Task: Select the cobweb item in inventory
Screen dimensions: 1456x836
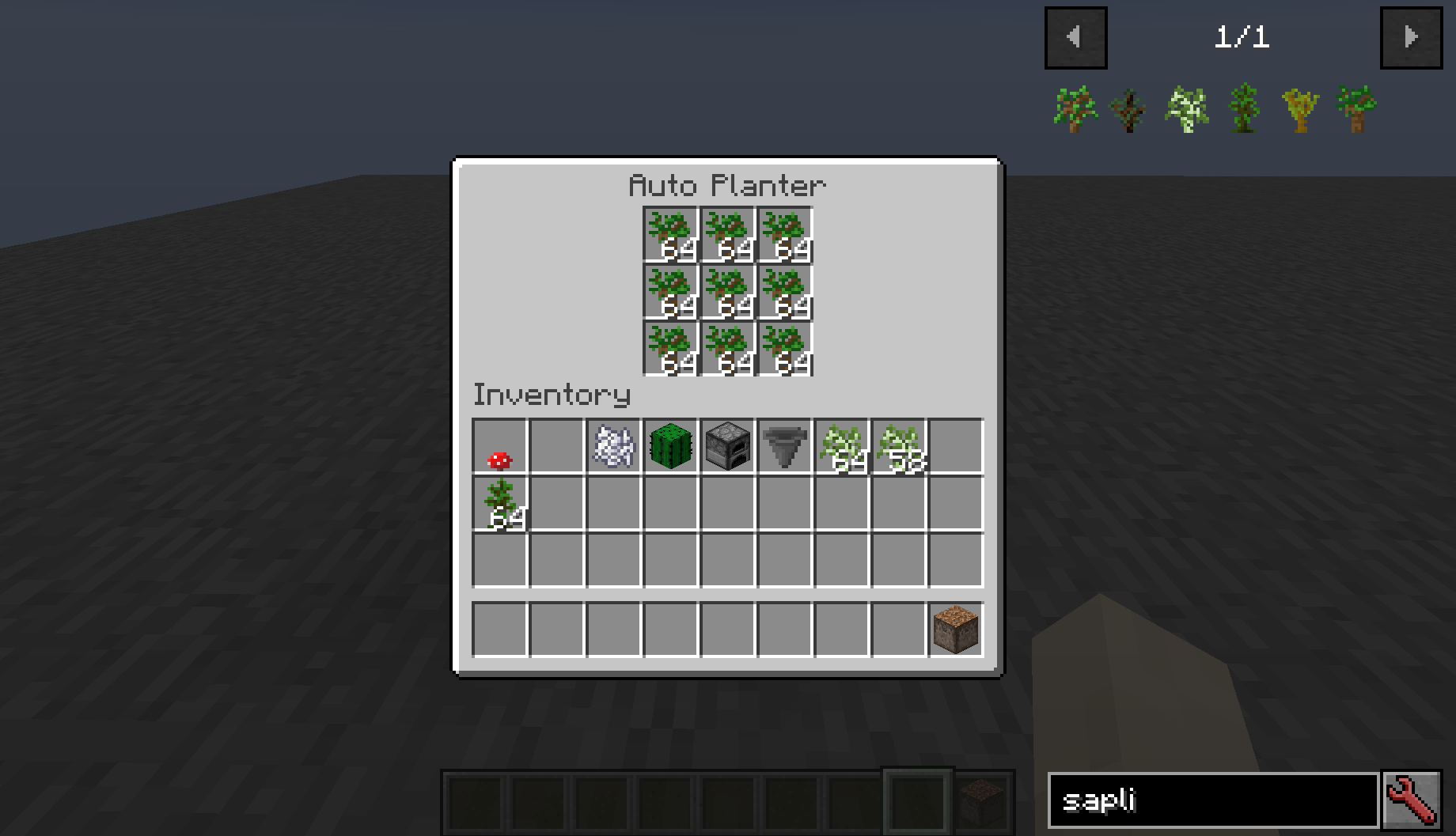Action: click(x=613, y=447)
